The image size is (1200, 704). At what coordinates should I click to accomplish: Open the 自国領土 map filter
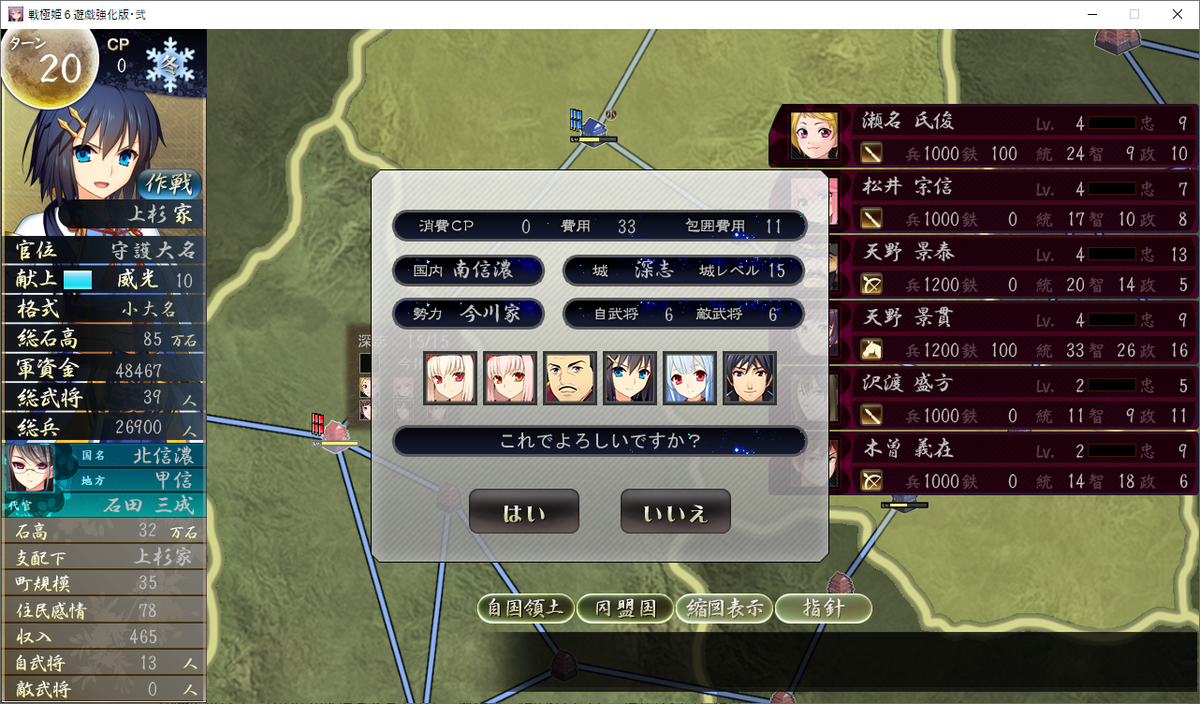point(525,608)
